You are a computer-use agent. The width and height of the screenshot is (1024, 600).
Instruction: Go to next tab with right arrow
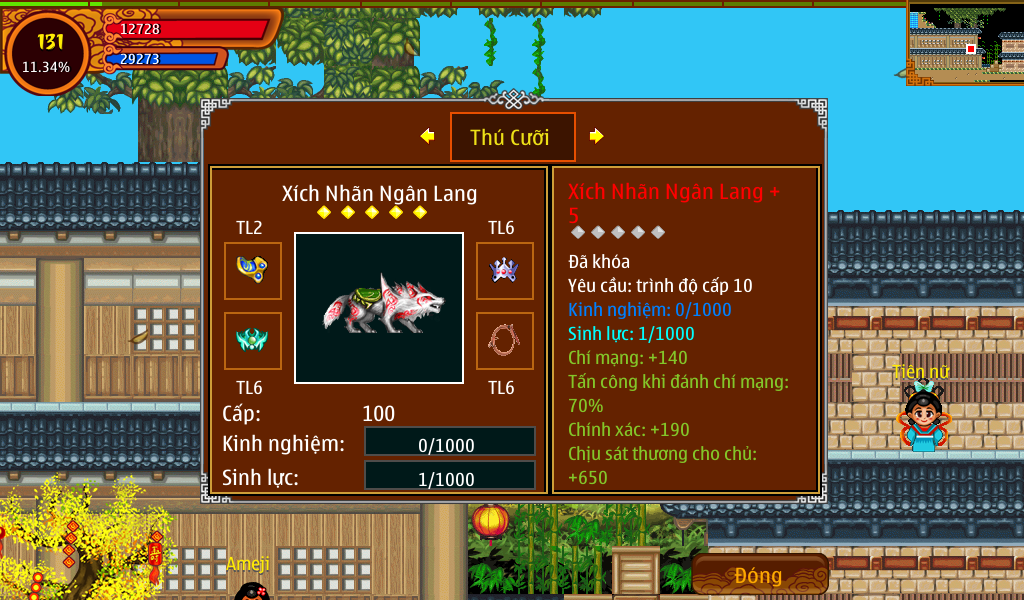(596, 136)
